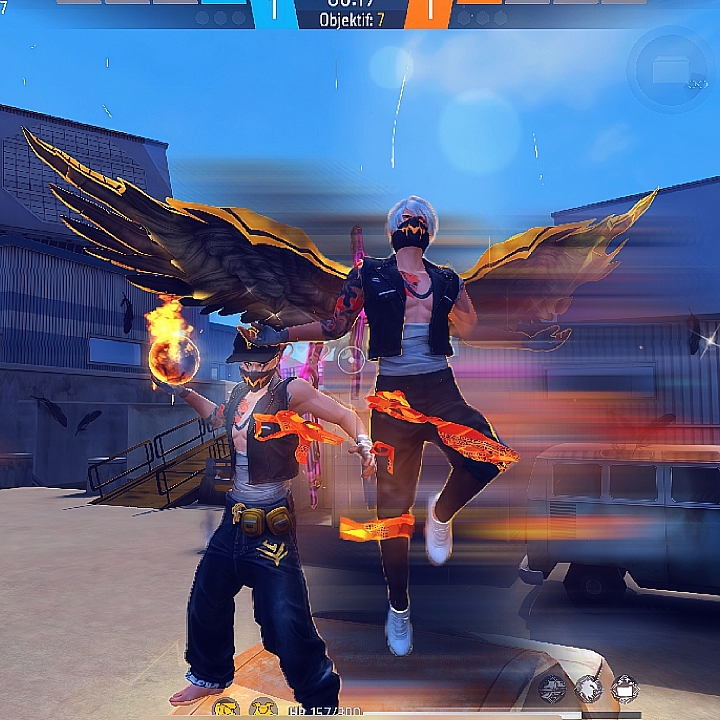The image size is (720, 720).
Task: Select the round white box icon
Action: pos(626,688)
